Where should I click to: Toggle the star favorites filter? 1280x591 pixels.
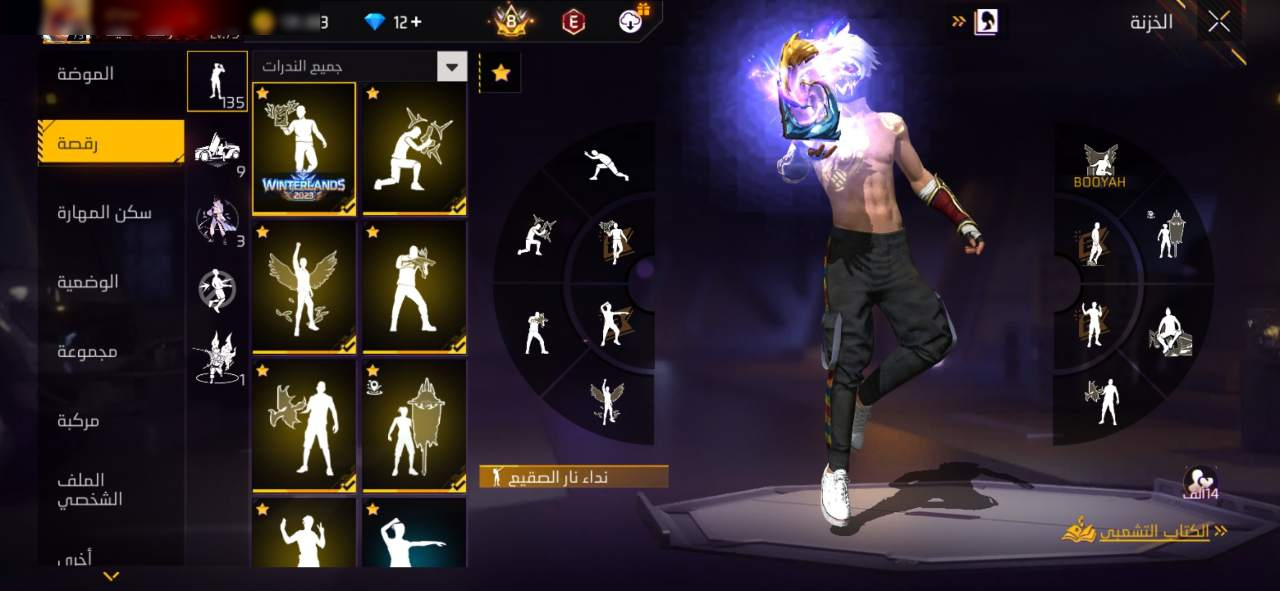[501, 73]
